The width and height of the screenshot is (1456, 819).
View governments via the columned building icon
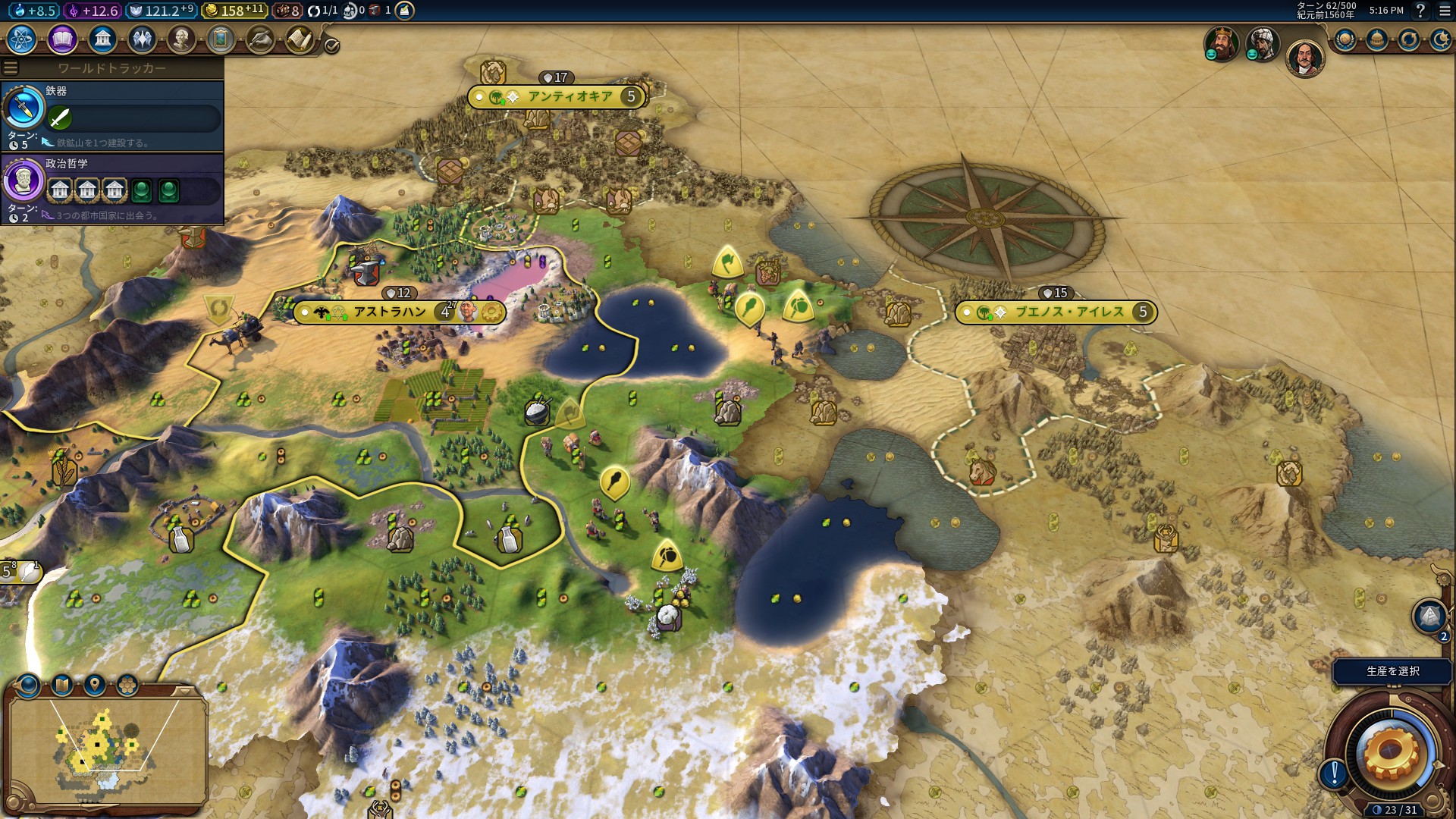pyautogui.click(x=102, y=39)
